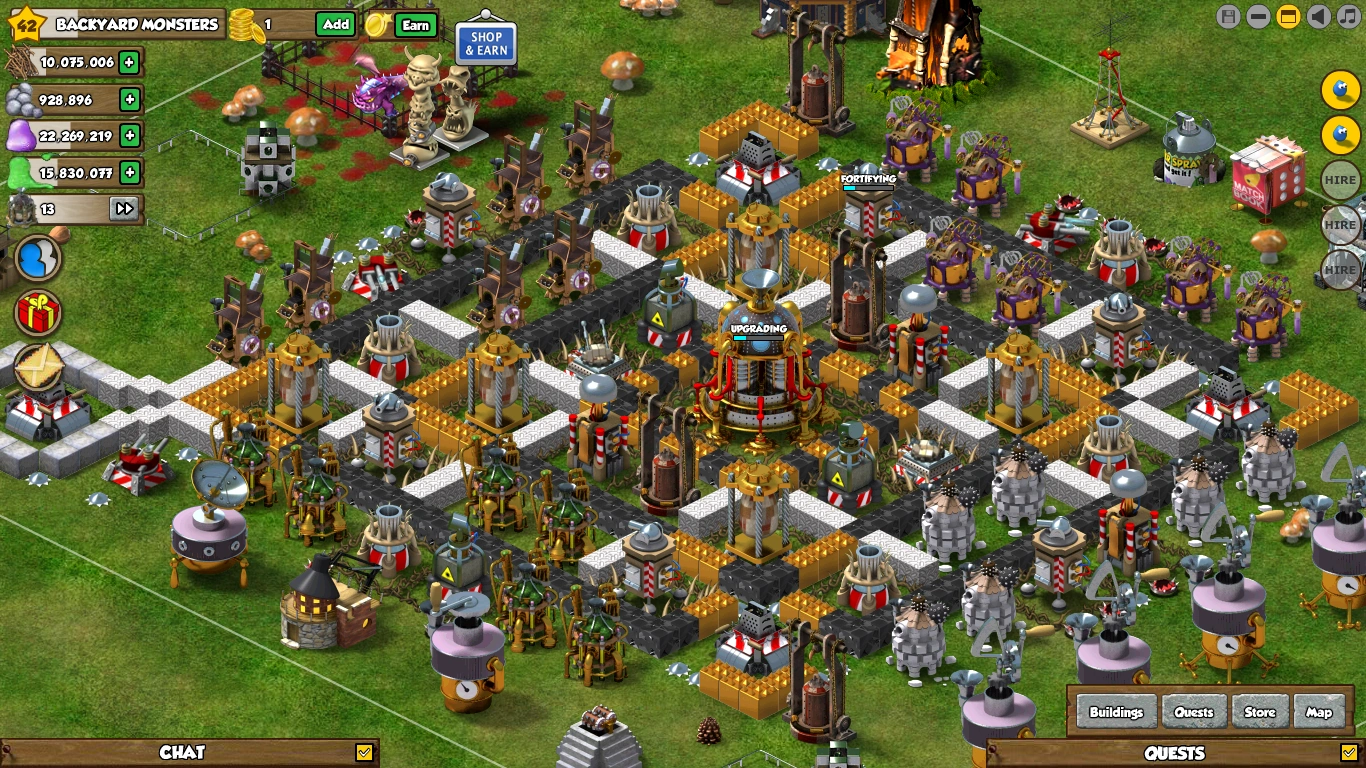Screen dimensions: 1366x768
Task: Toggle the Chat bar checkbox
Action: 364,752
